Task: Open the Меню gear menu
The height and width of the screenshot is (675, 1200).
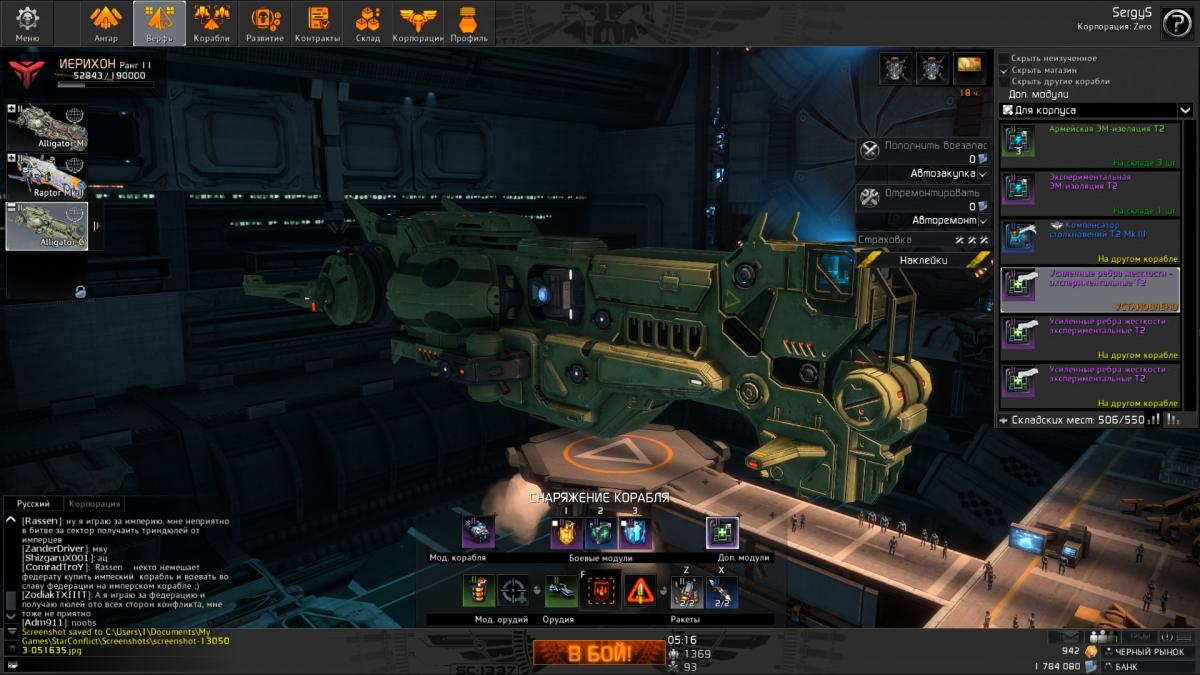Action: point(27,23)
